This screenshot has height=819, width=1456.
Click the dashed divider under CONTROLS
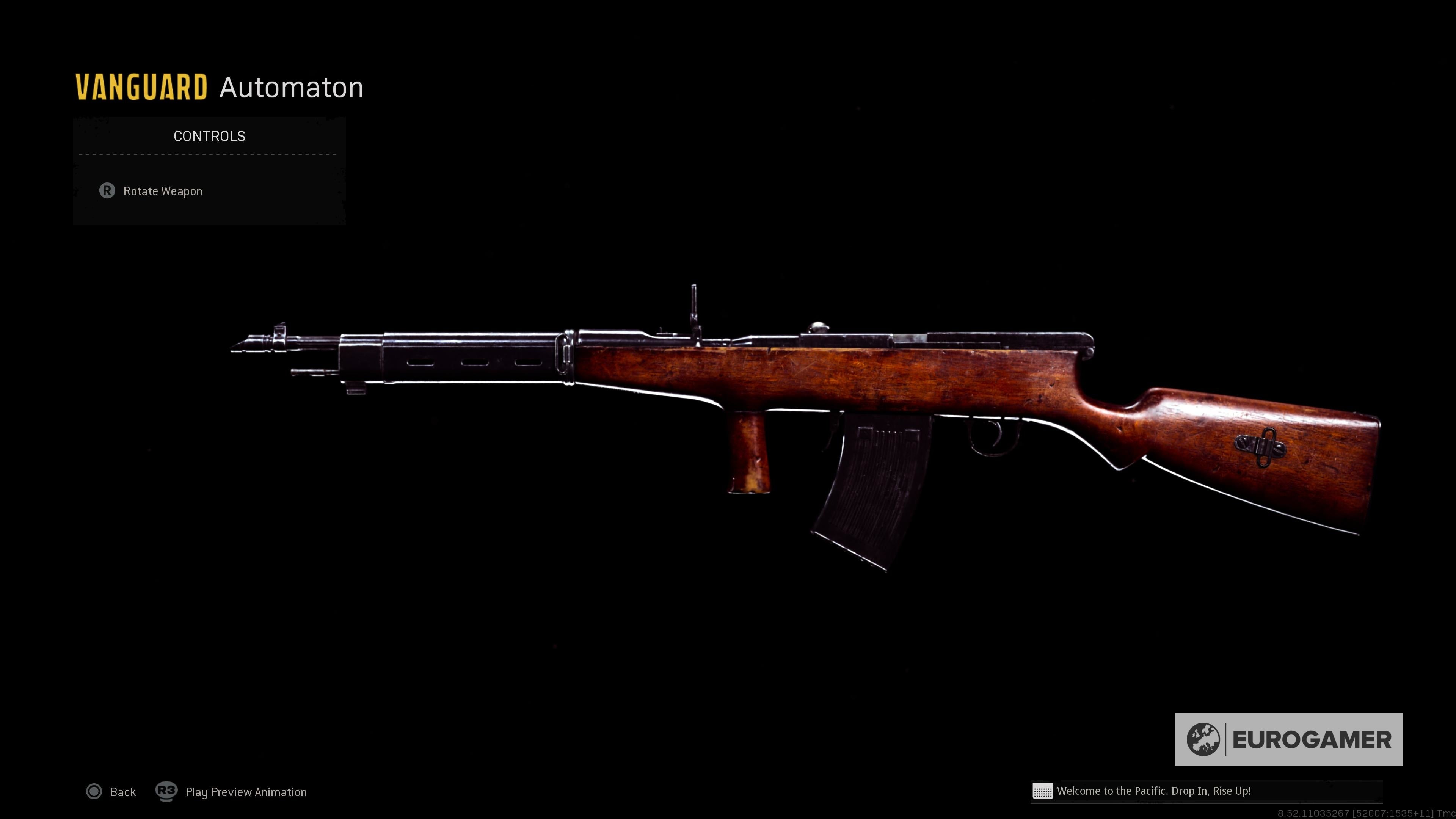click(207, 154)
